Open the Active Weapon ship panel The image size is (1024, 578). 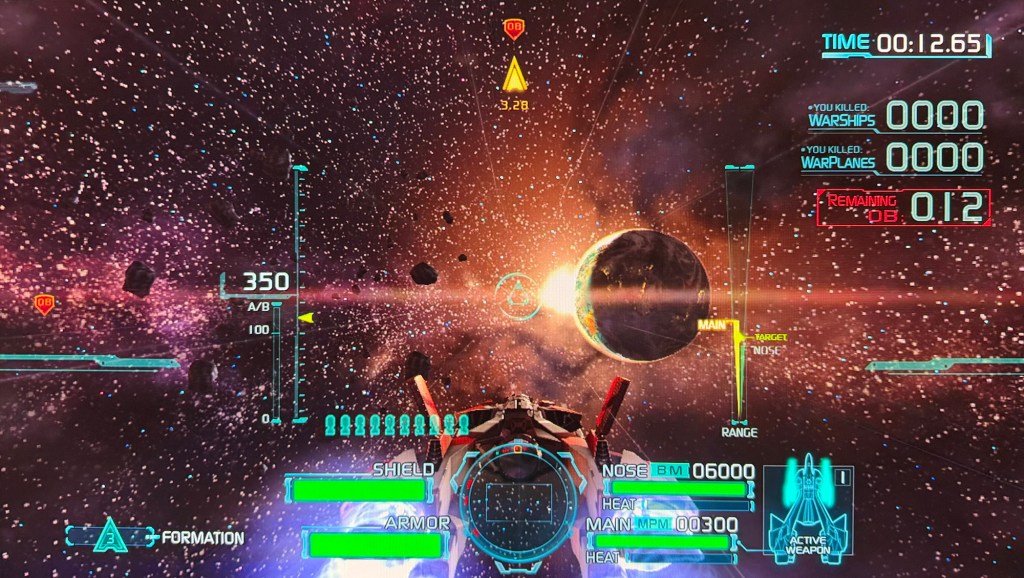tap(807, 507)
